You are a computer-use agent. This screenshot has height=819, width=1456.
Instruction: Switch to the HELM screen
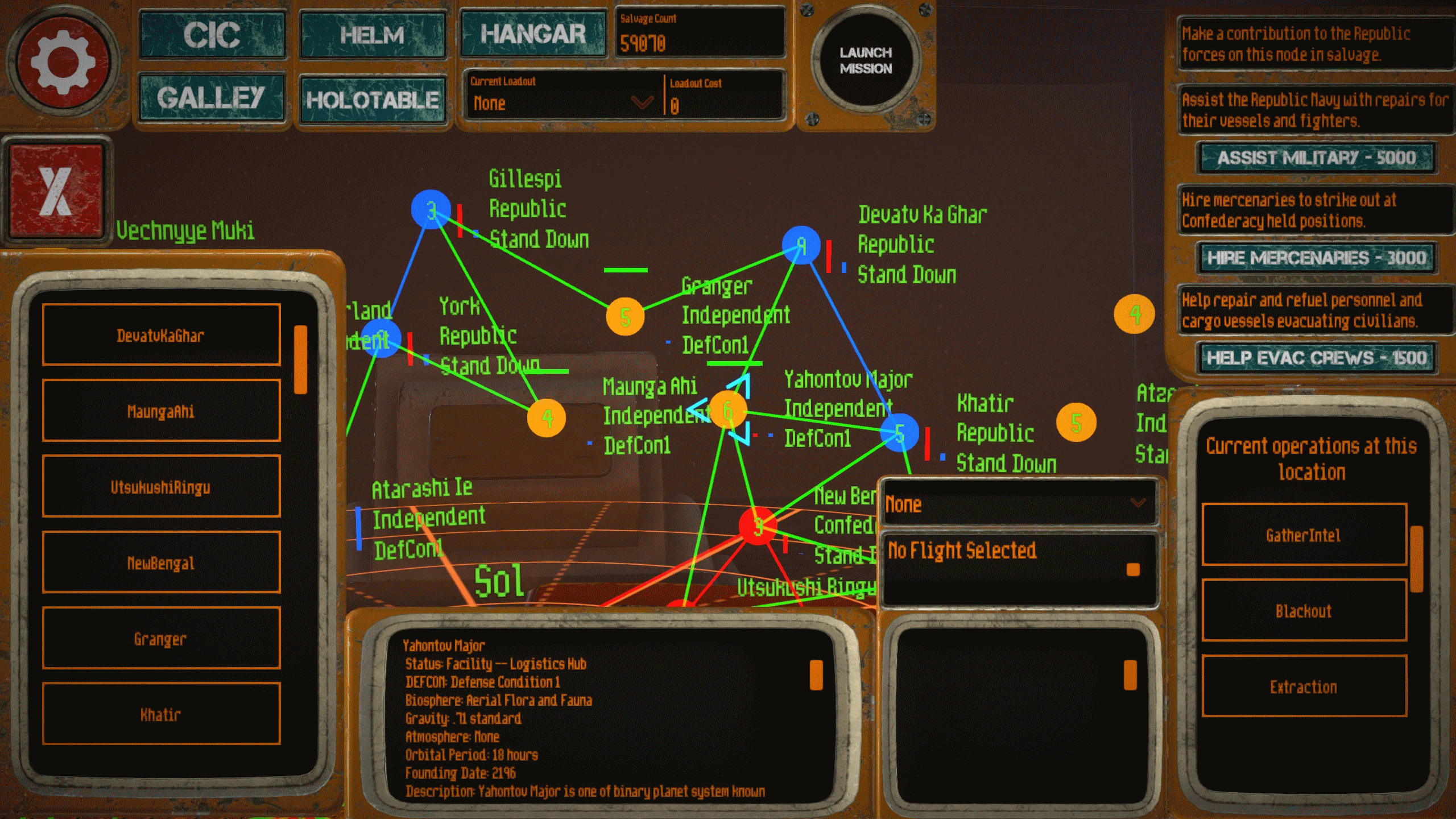(x=373, y=35)
